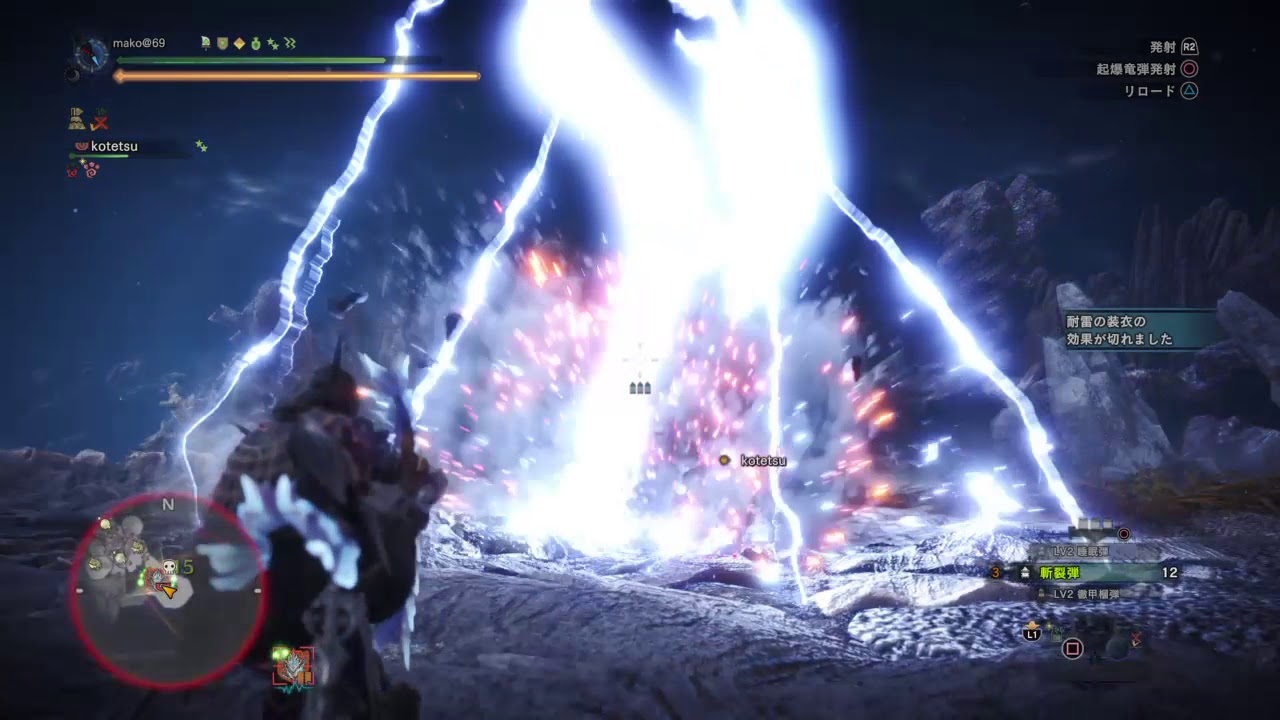Click the red X status icon
The height and width of the screenshot is (720, 1280).
(x=100, y=121)
